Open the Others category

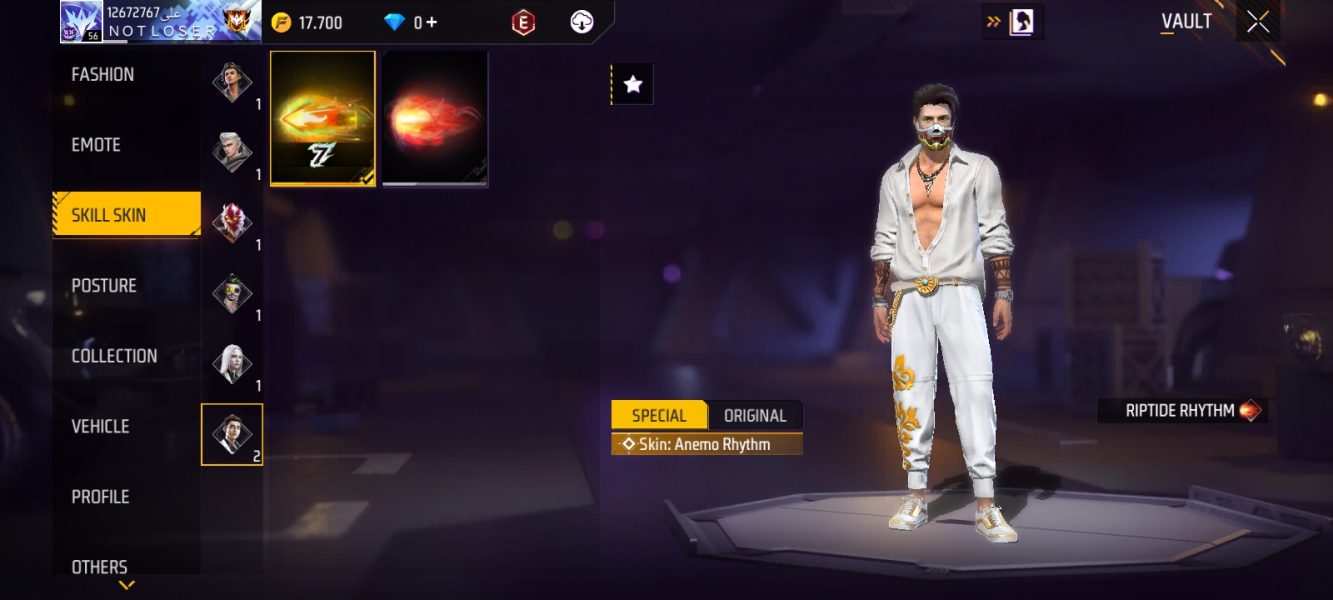(x=99, y=567)
